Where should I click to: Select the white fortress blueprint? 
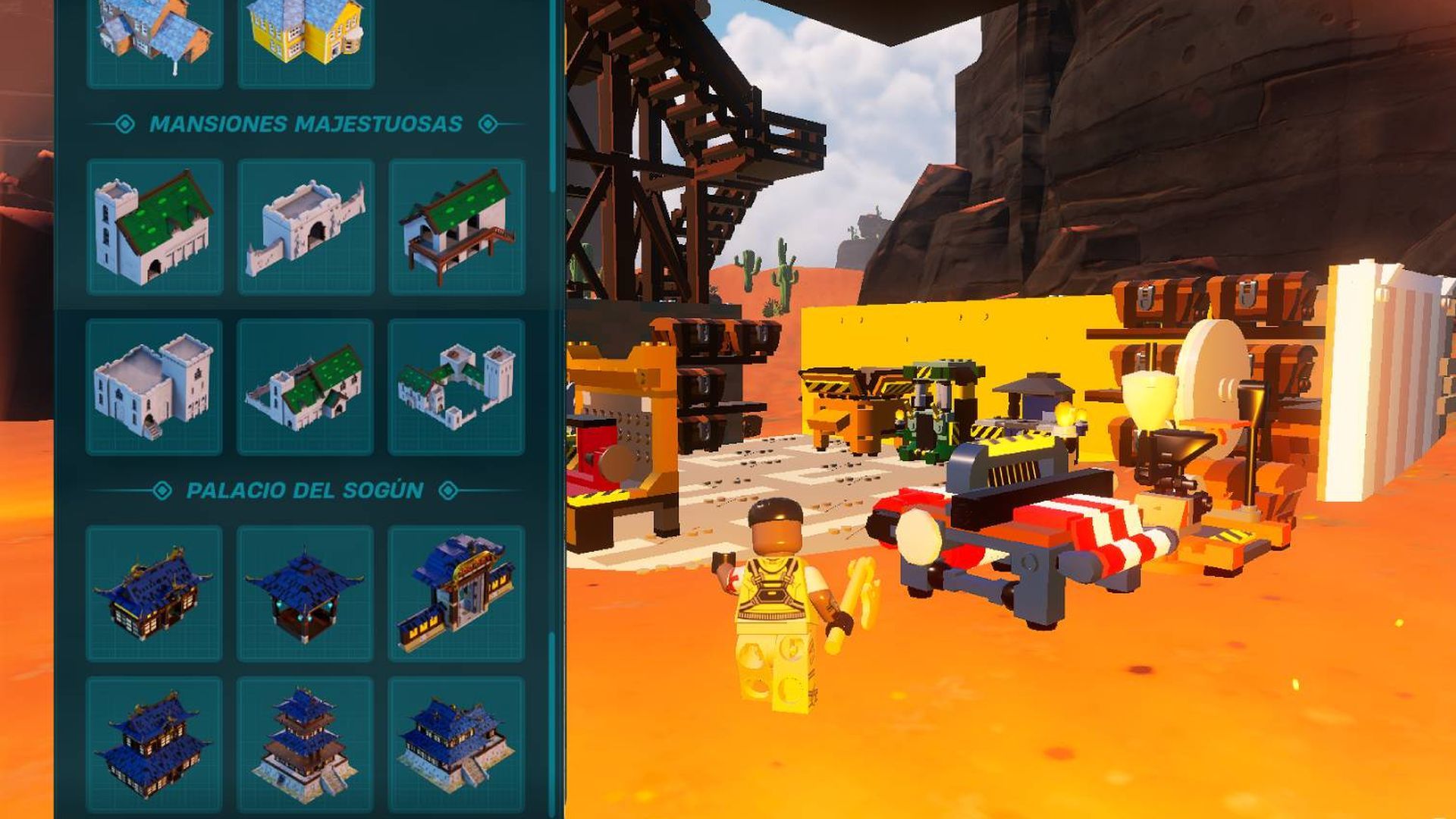pyautogui.click(x=155, y=388)
